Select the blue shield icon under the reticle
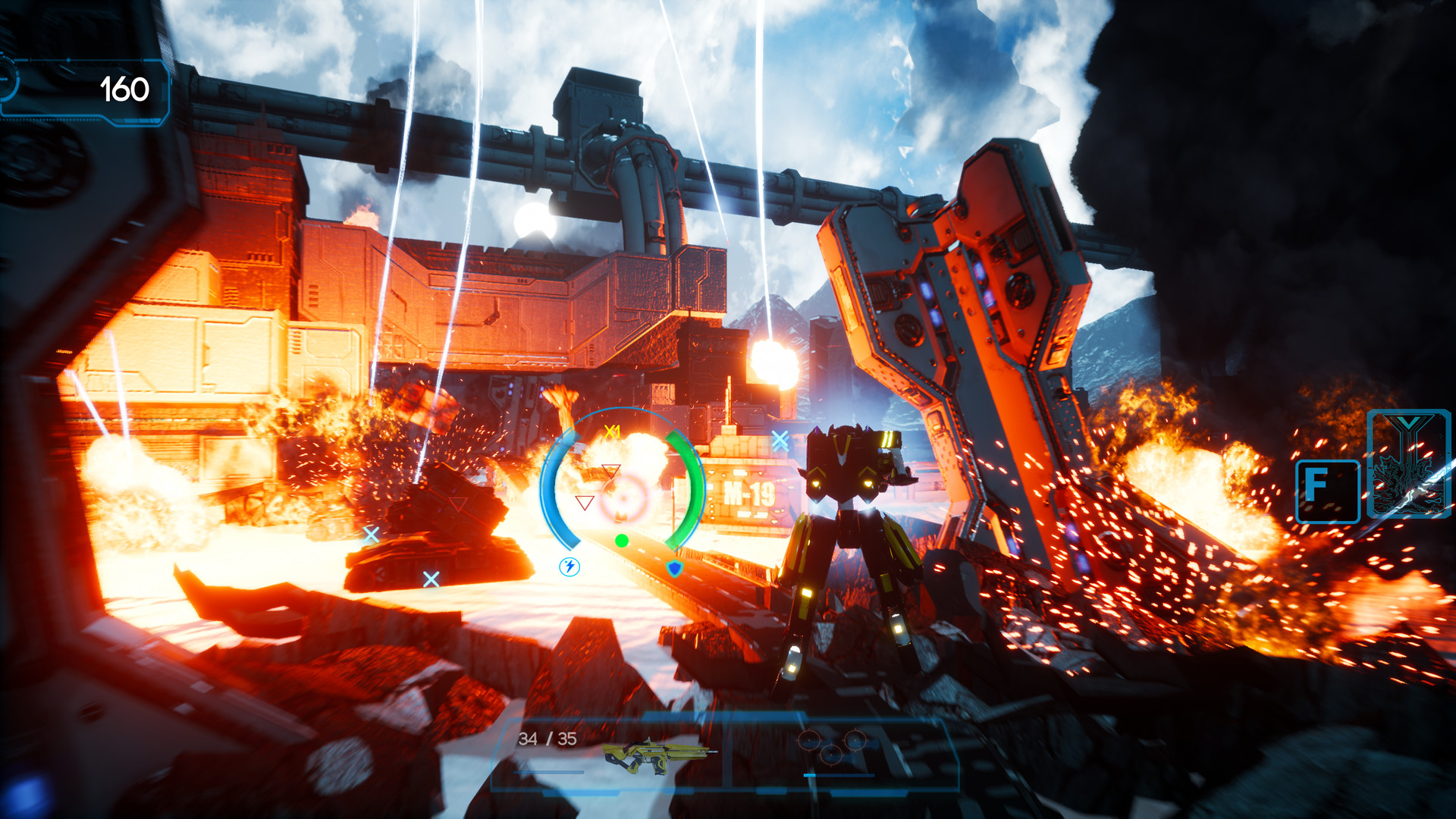 [674, 570]
